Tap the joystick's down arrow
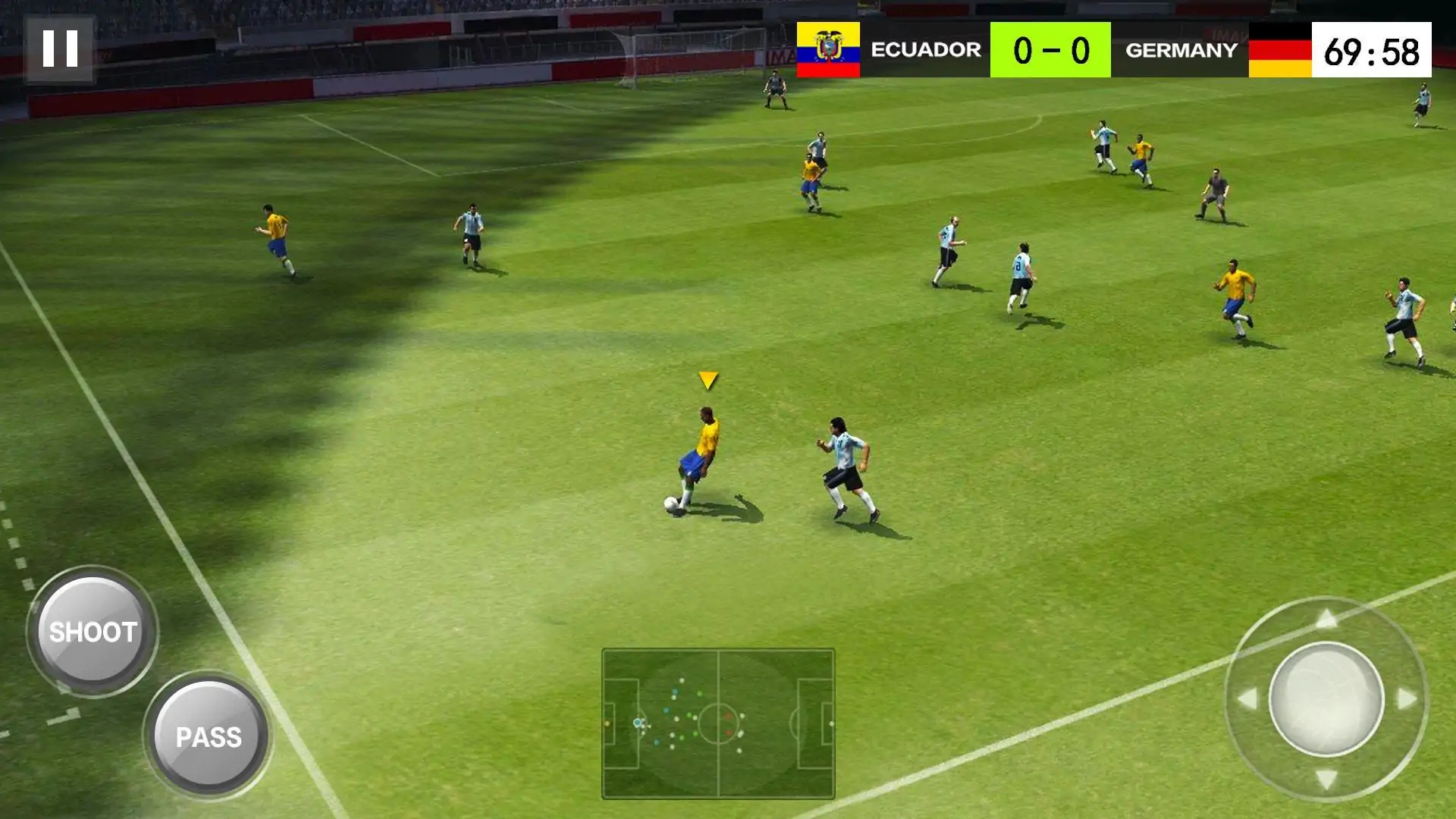Screen dimensions: 1456x819 (x=1326, y=779)
